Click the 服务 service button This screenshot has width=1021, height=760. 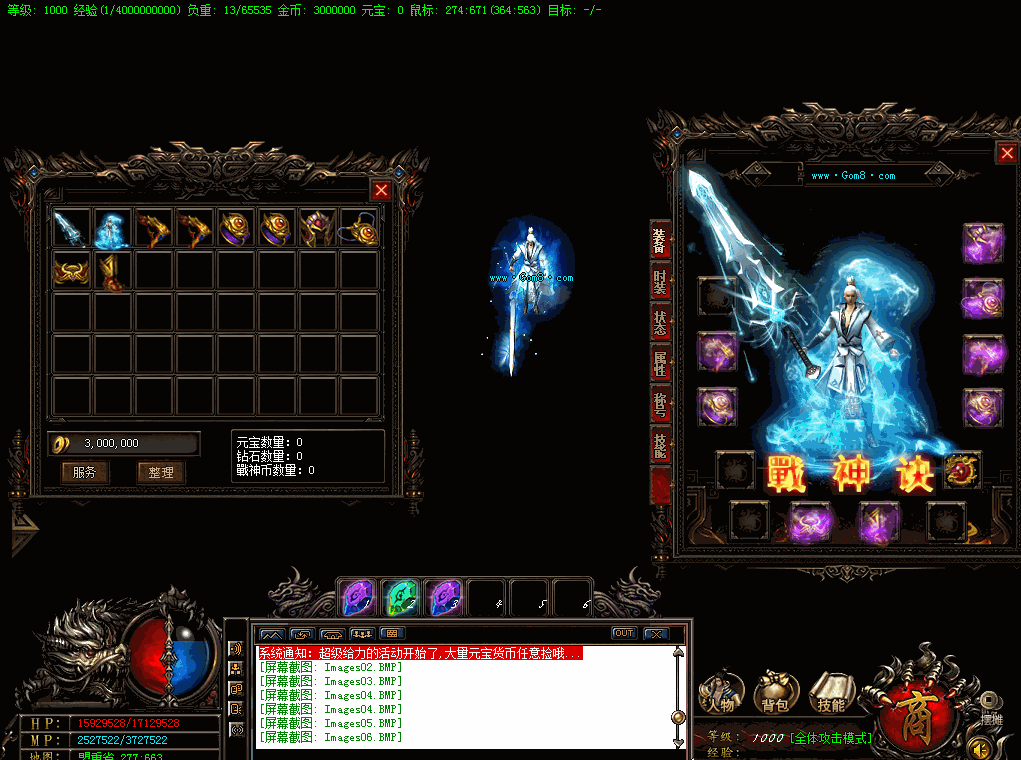[x=84, y=472]
